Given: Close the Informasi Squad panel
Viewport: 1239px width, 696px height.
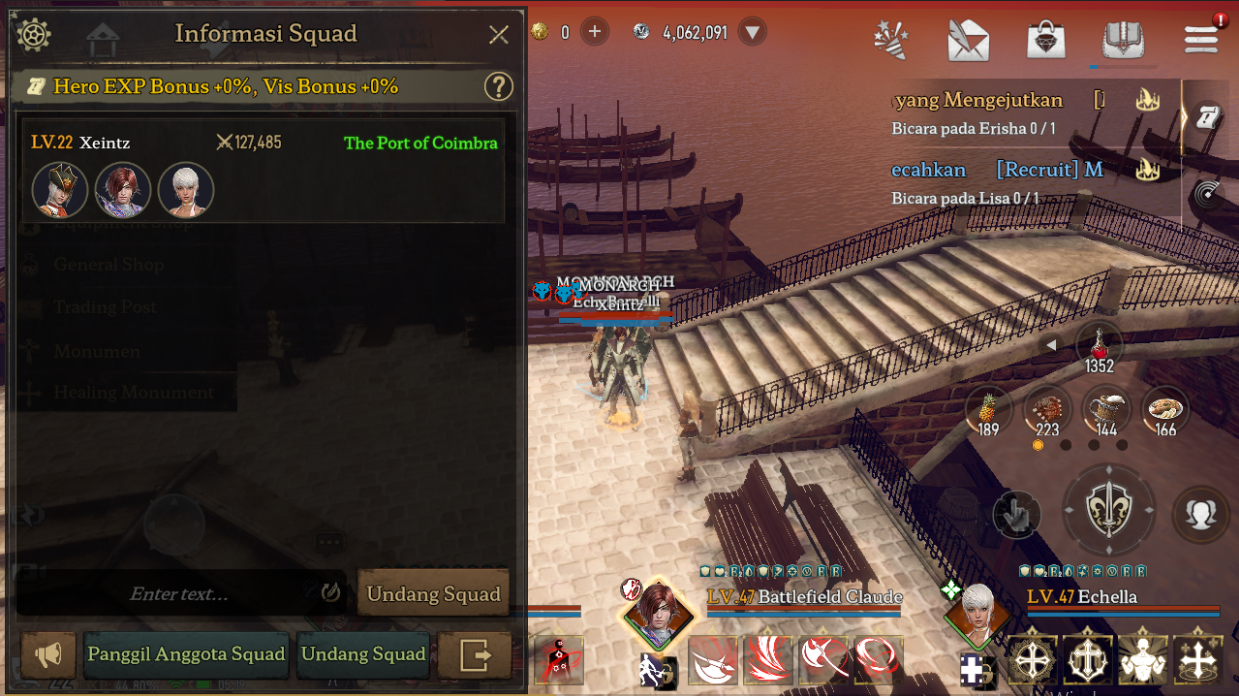Looking at the screenshot, I should 499,35.
